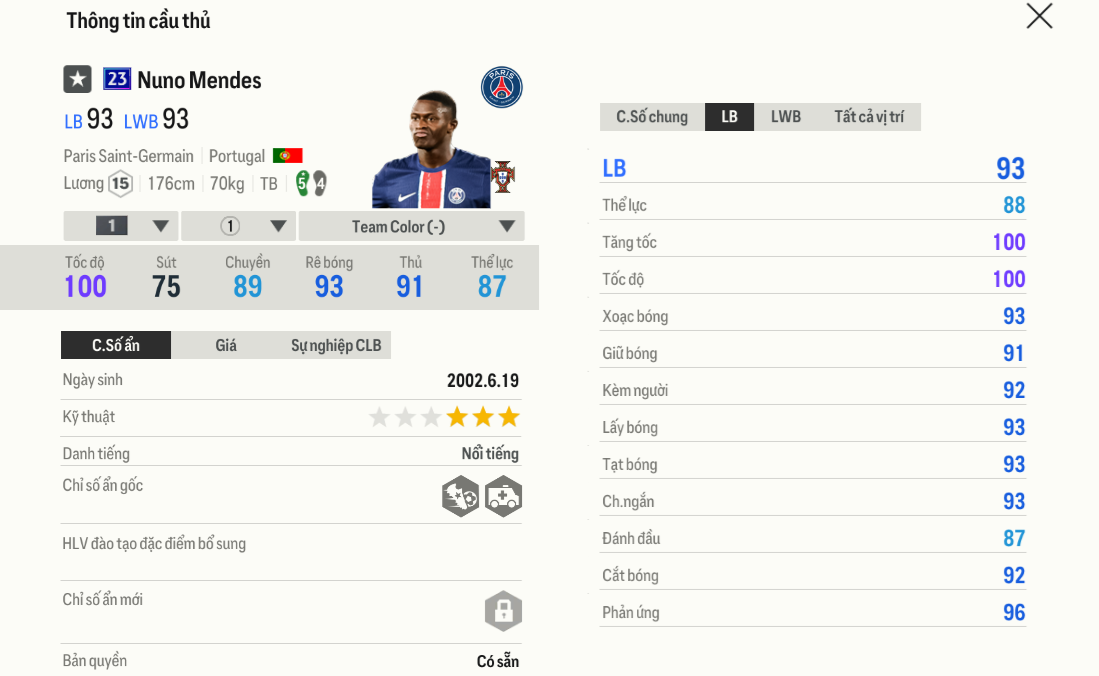Switch to the C.Số chung tab

[652, 117]
